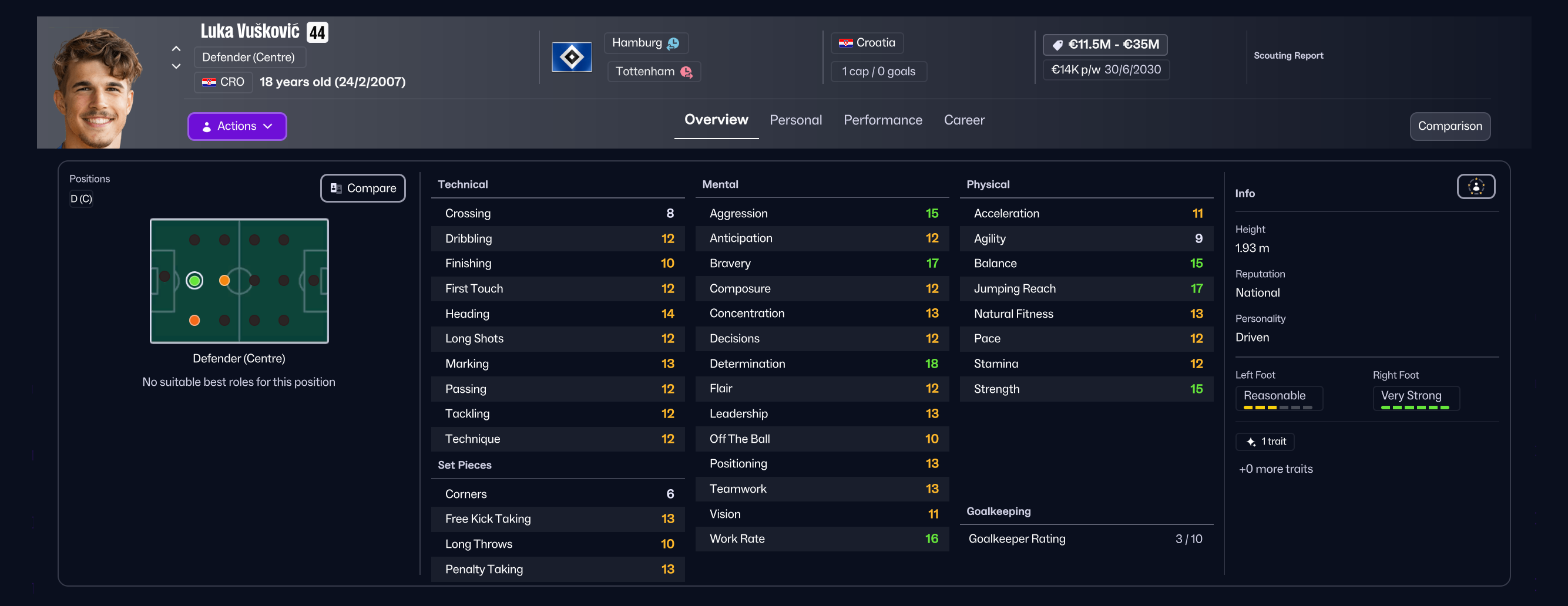Click the pink pending transfer icon beside Tottenham
This screenshot has width=1568, height=606.
689,71
